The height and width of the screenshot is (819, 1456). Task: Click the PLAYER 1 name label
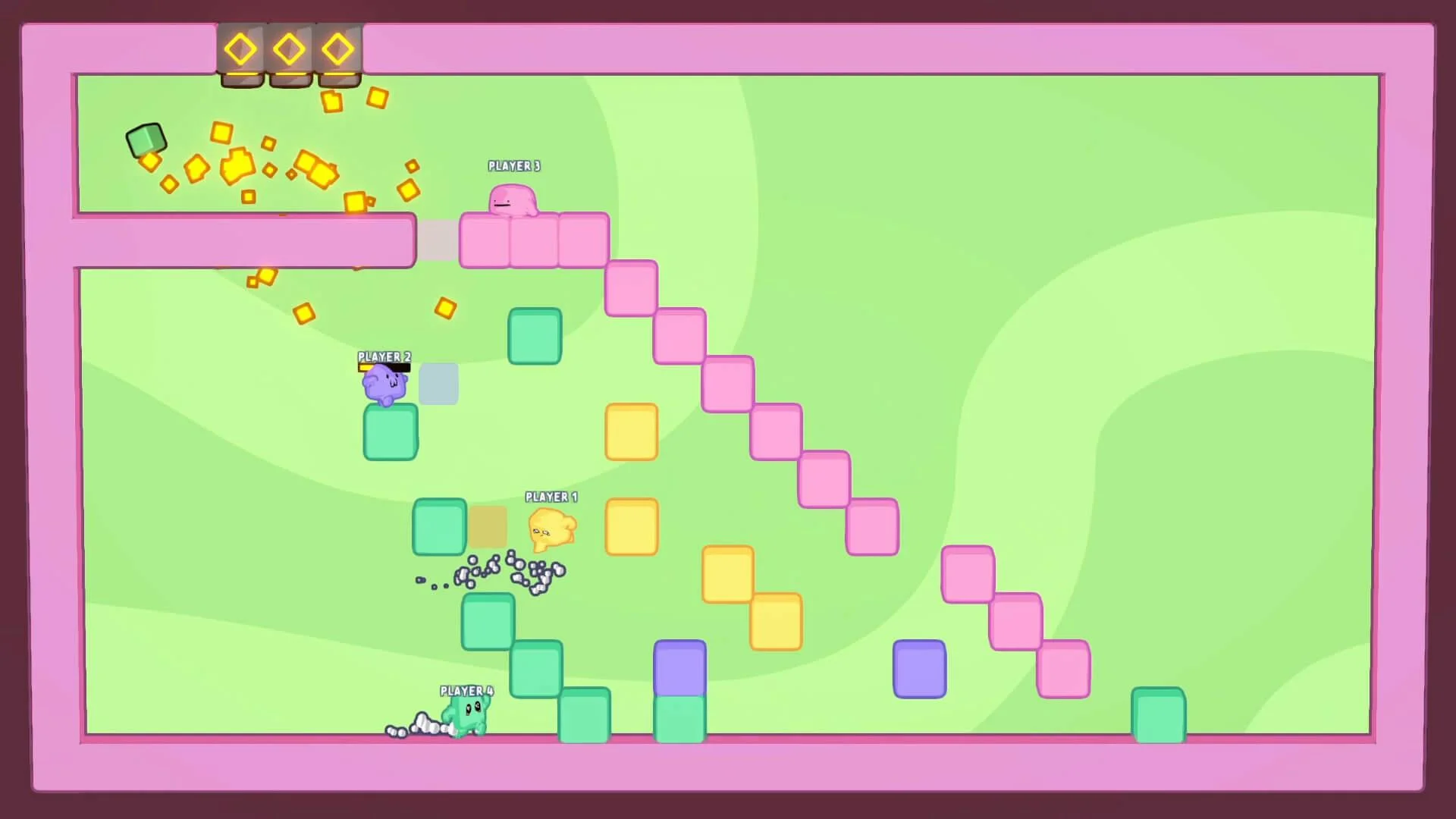(551, 497)
